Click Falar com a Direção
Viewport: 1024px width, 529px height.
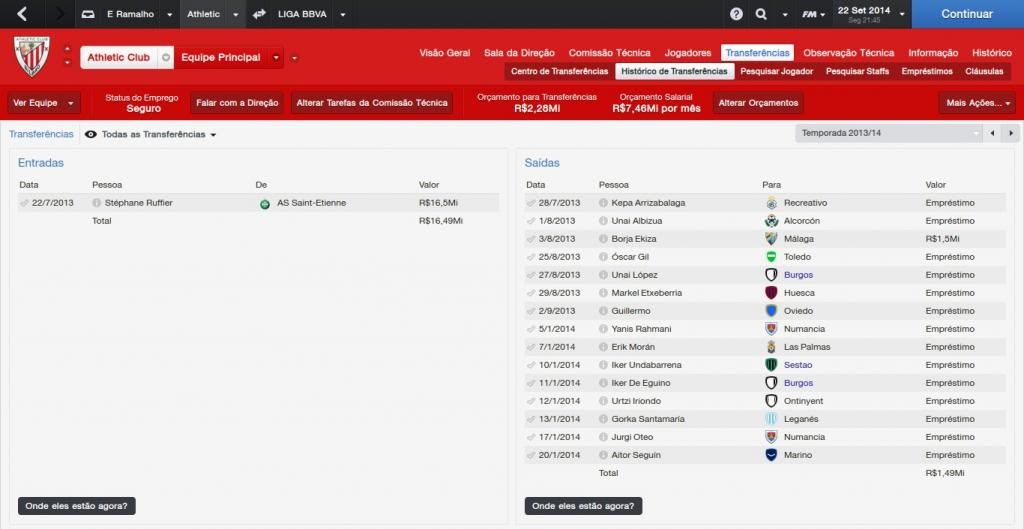(x=237, y=103)
